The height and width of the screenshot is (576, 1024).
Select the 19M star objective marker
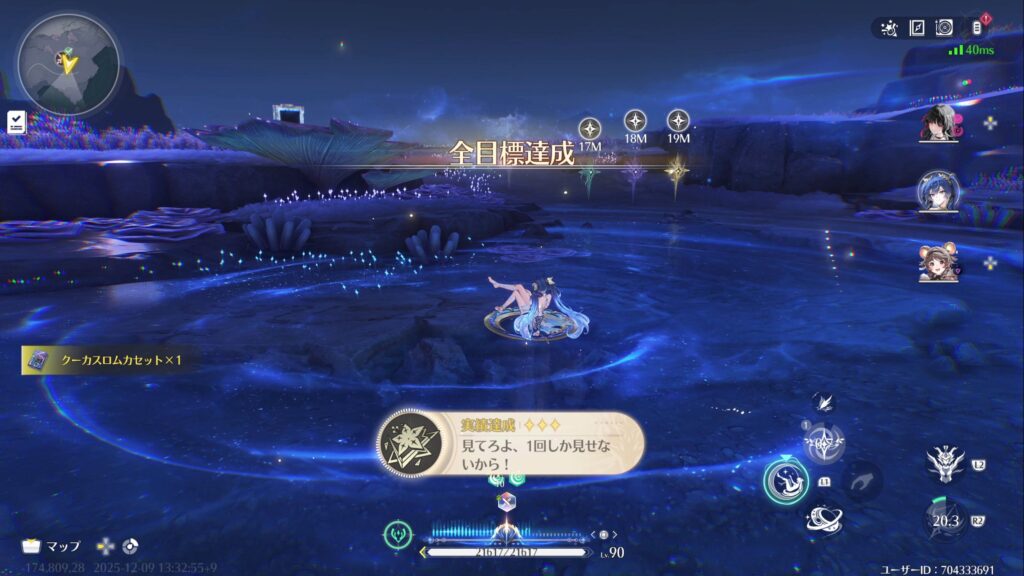(678, 121)
